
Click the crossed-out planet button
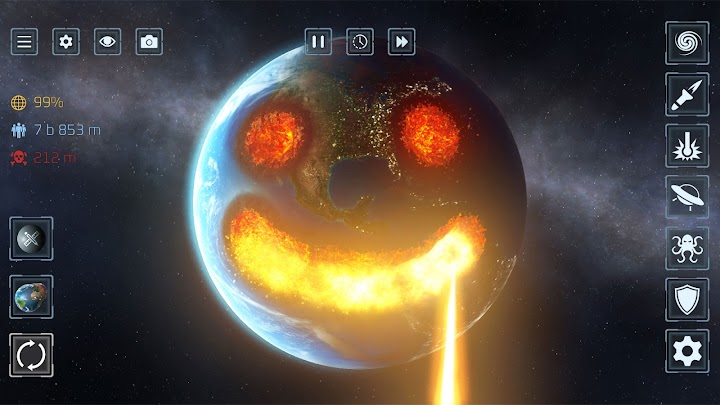pyautogui.click(x=31, y=239)
